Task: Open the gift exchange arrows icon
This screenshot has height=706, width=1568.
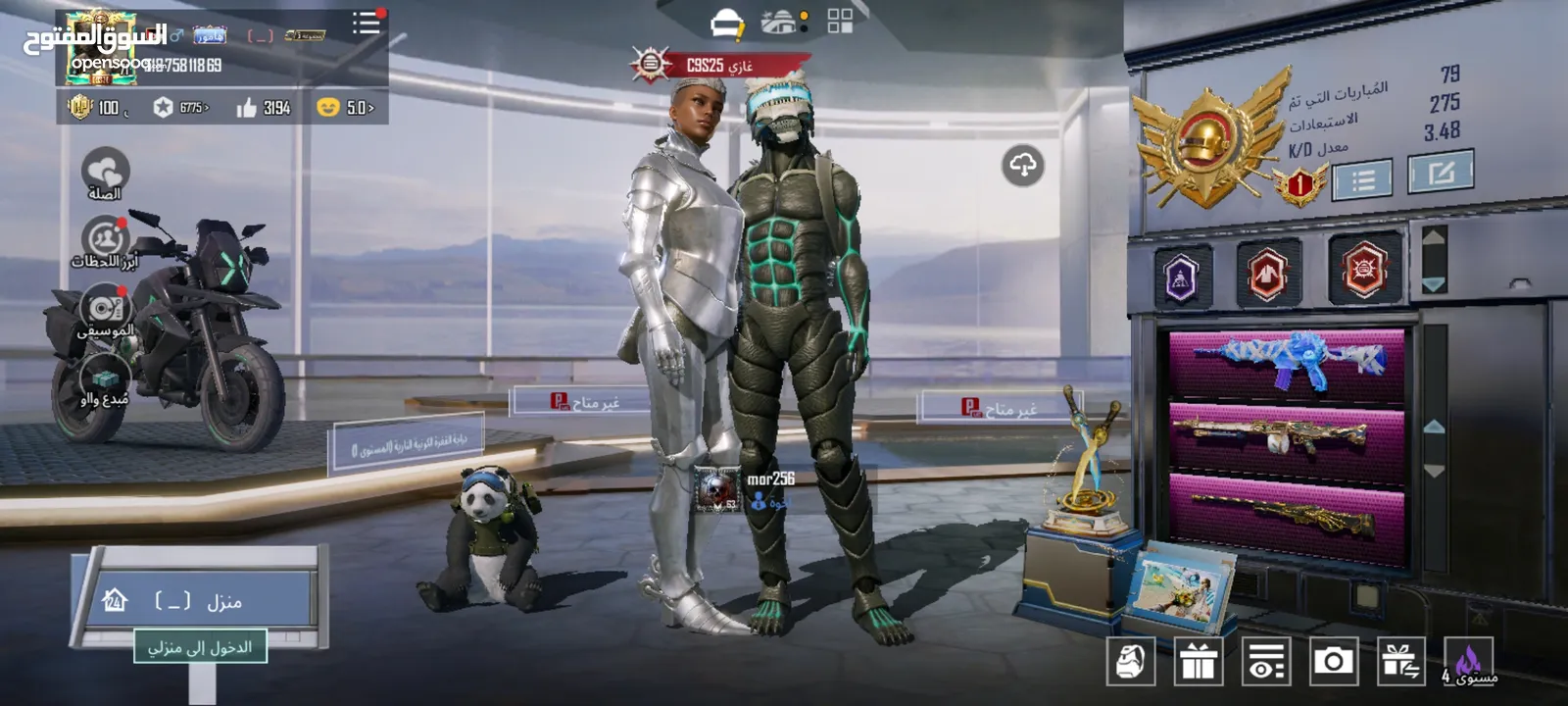Action: pos(1400,663)
